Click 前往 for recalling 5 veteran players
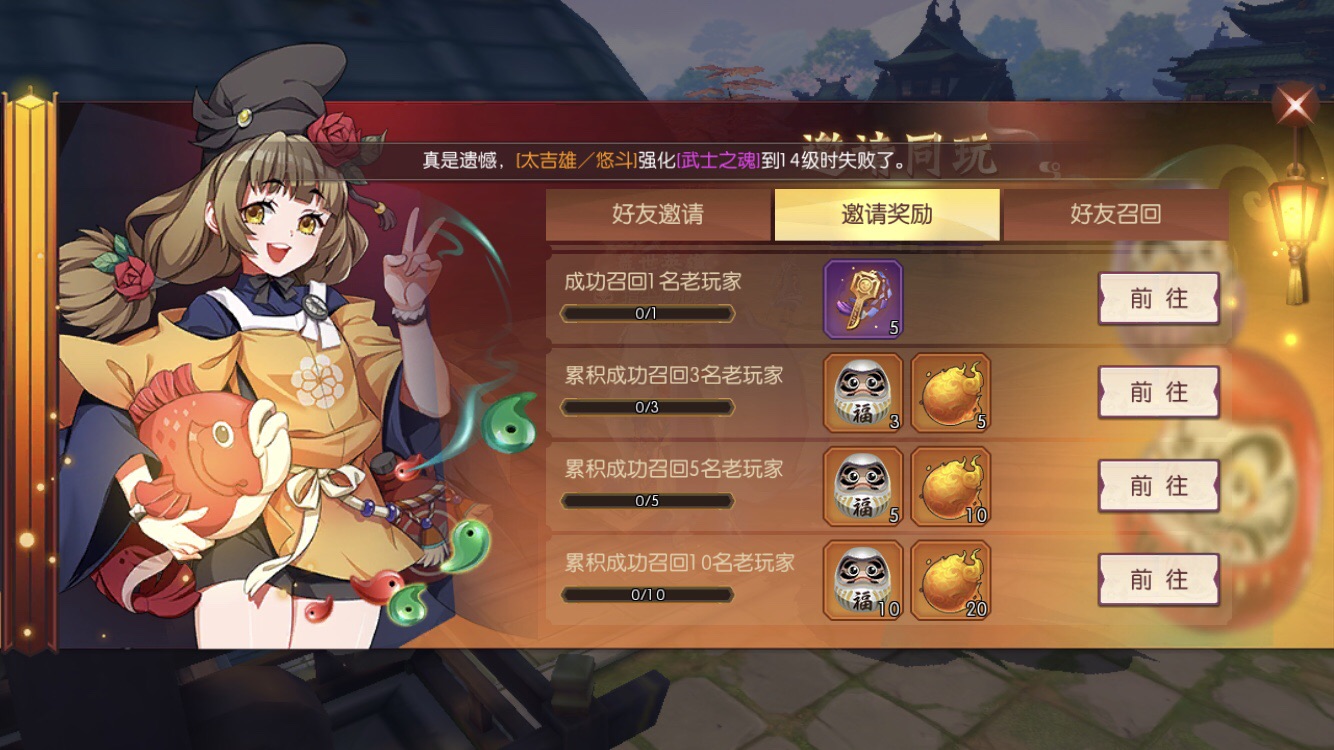This screenshot has height=750, width=1334. pos(1158,487)
